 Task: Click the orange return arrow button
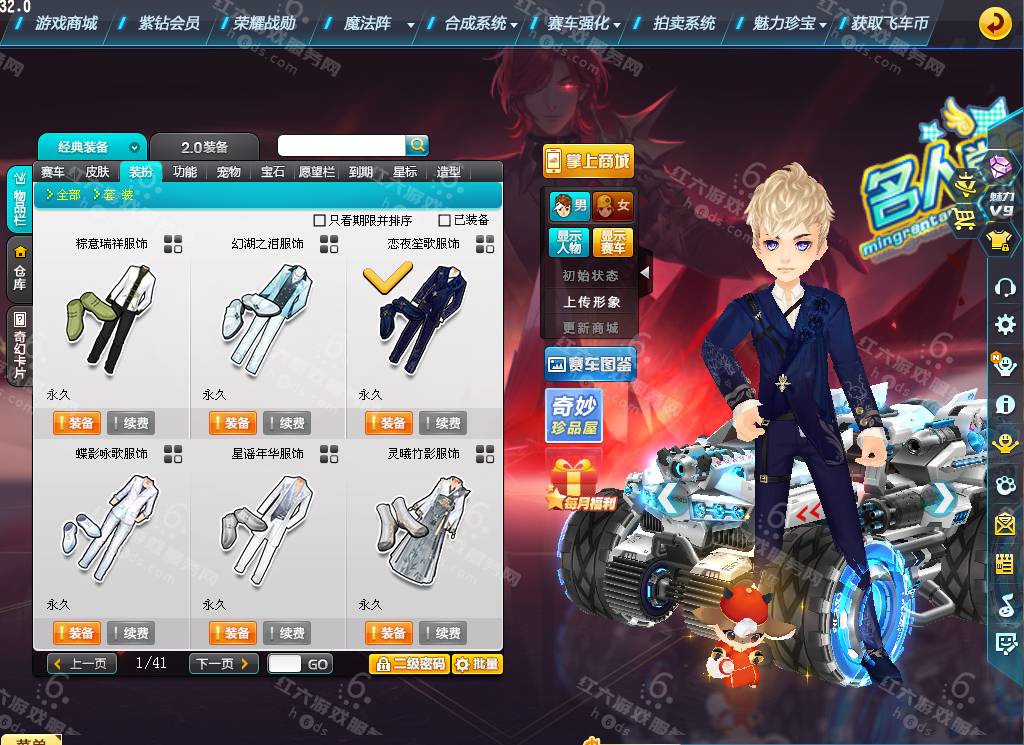(994, 23)
